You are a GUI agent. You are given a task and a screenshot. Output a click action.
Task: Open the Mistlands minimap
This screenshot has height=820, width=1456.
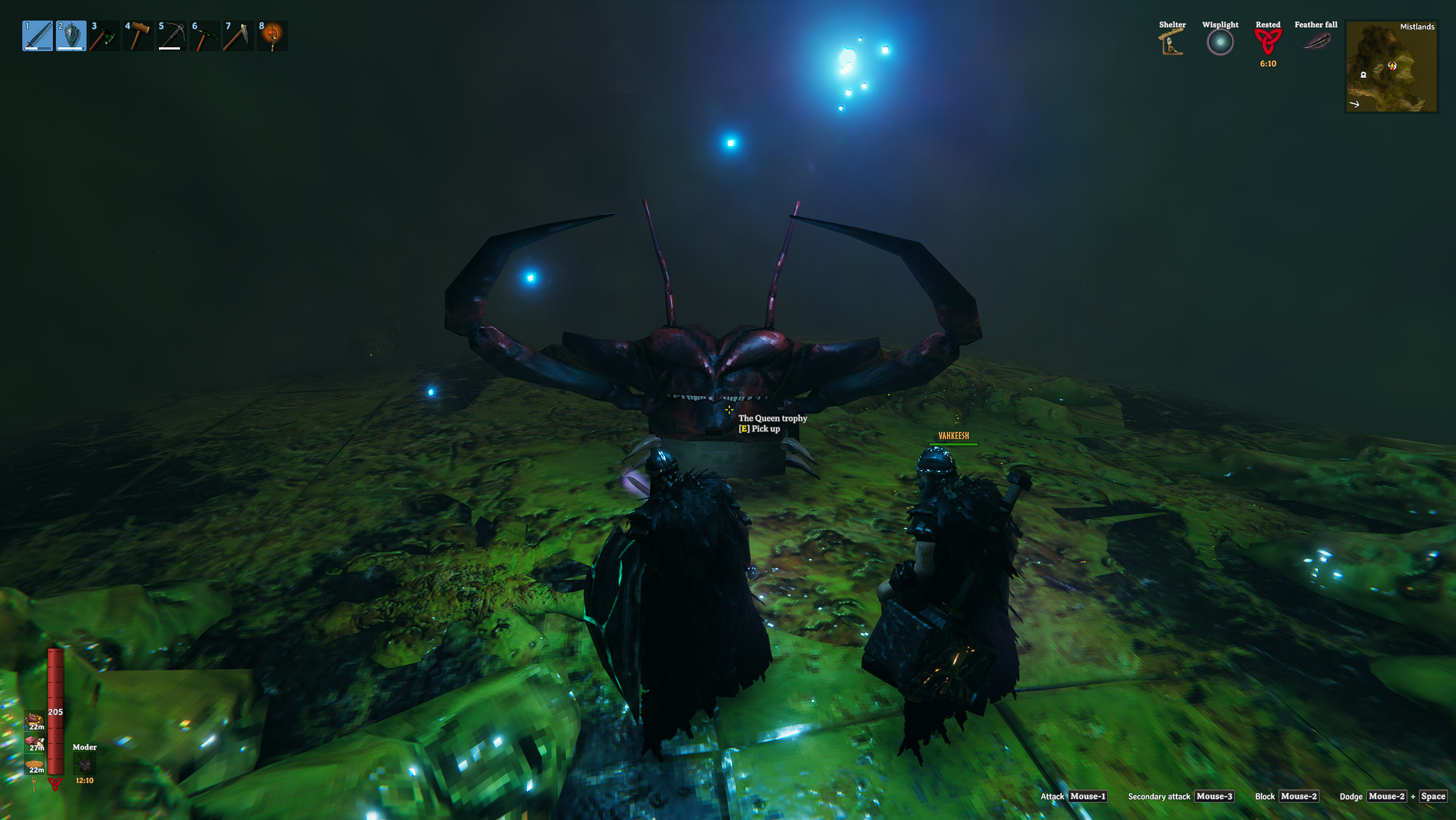1390,67
